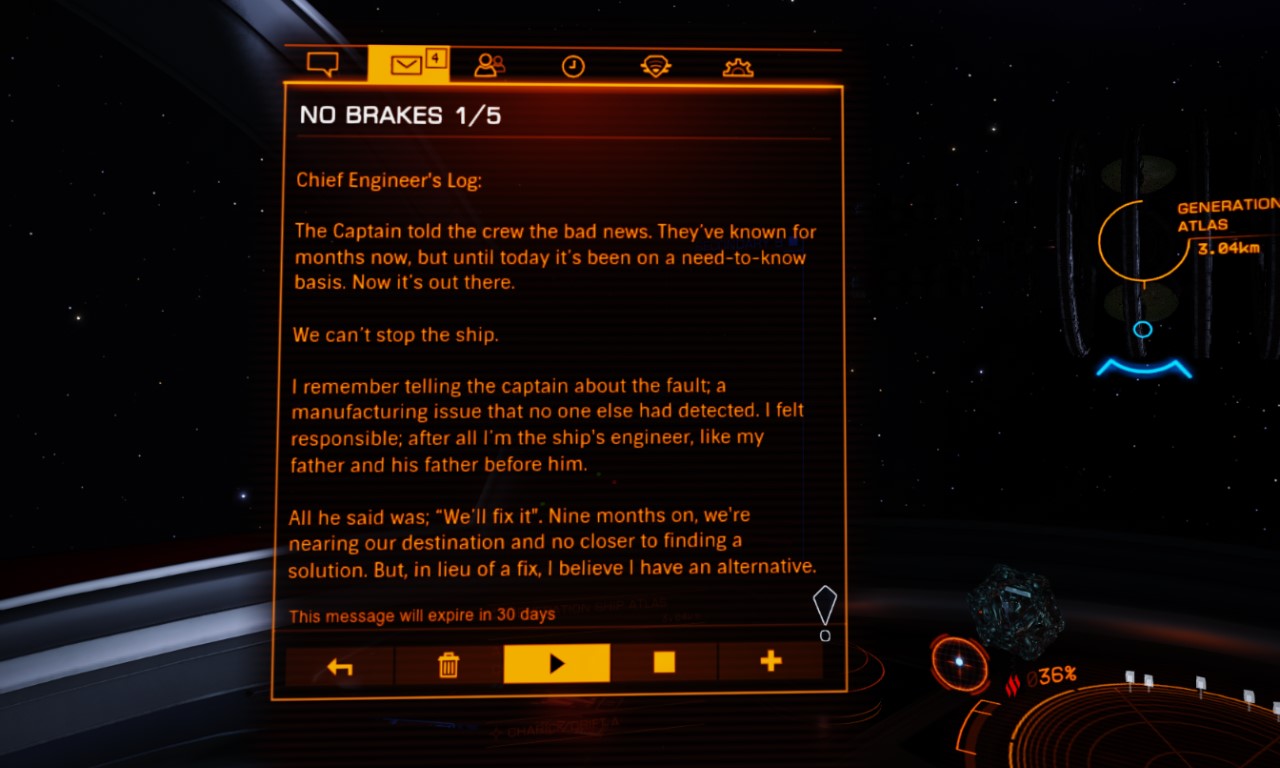Switch to the chat speech-bubble tab
Screen dimensions: 1280x768
pyautogui.click(x=322, y=66)
